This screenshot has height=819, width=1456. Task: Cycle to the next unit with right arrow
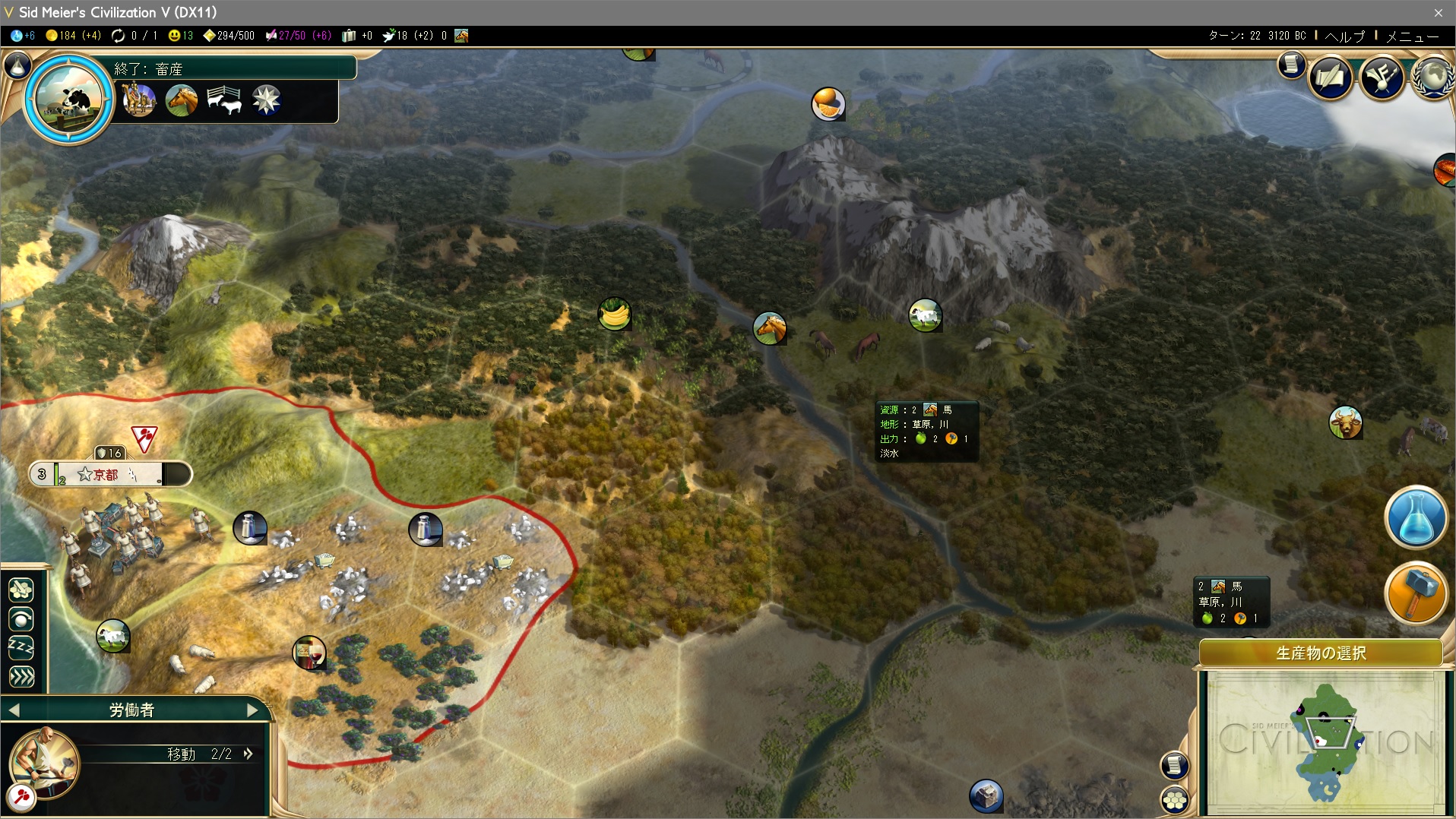pyautogui.click(x=252, y=710)
